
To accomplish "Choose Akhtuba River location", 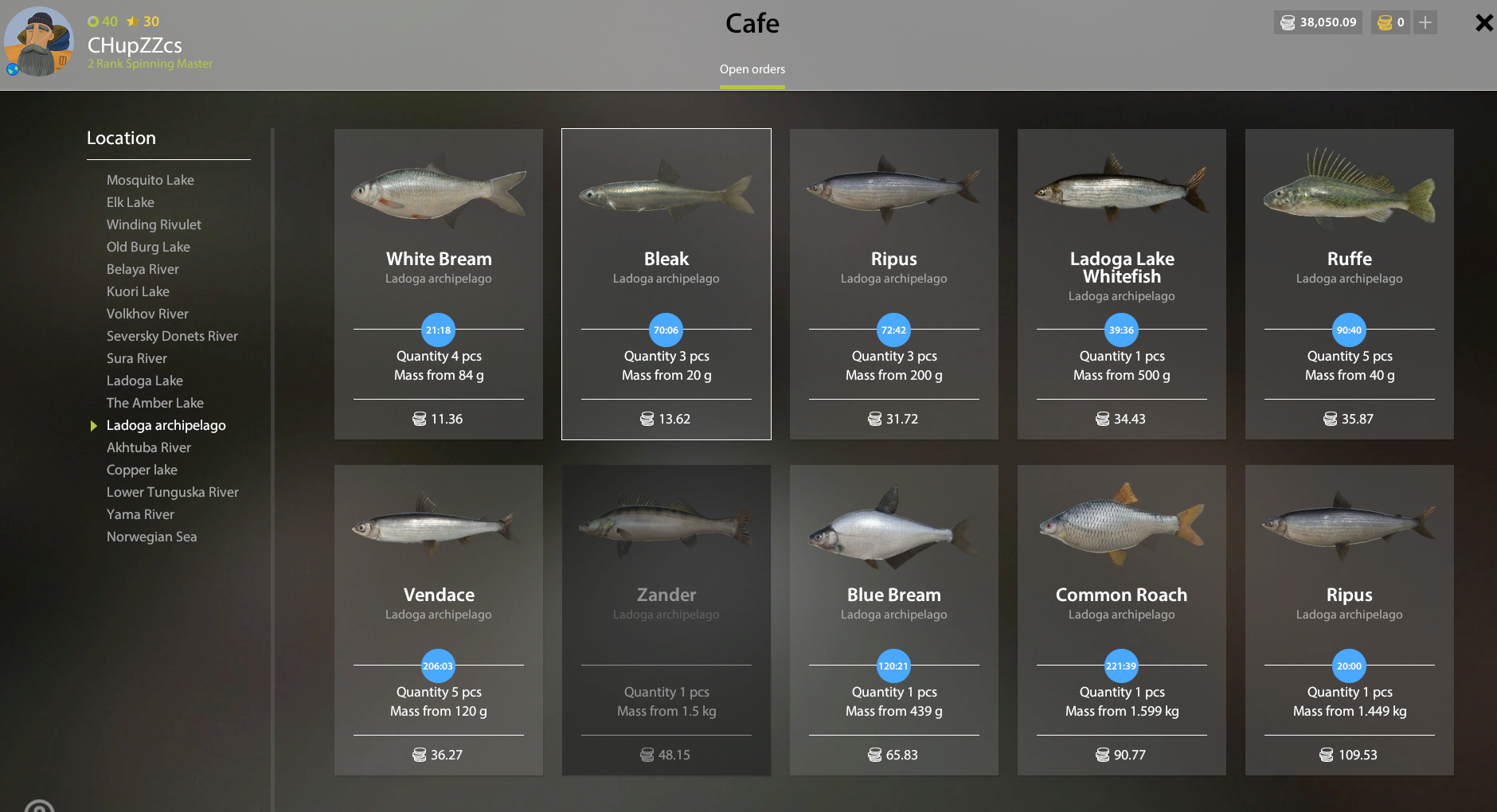I will (148, 447).
